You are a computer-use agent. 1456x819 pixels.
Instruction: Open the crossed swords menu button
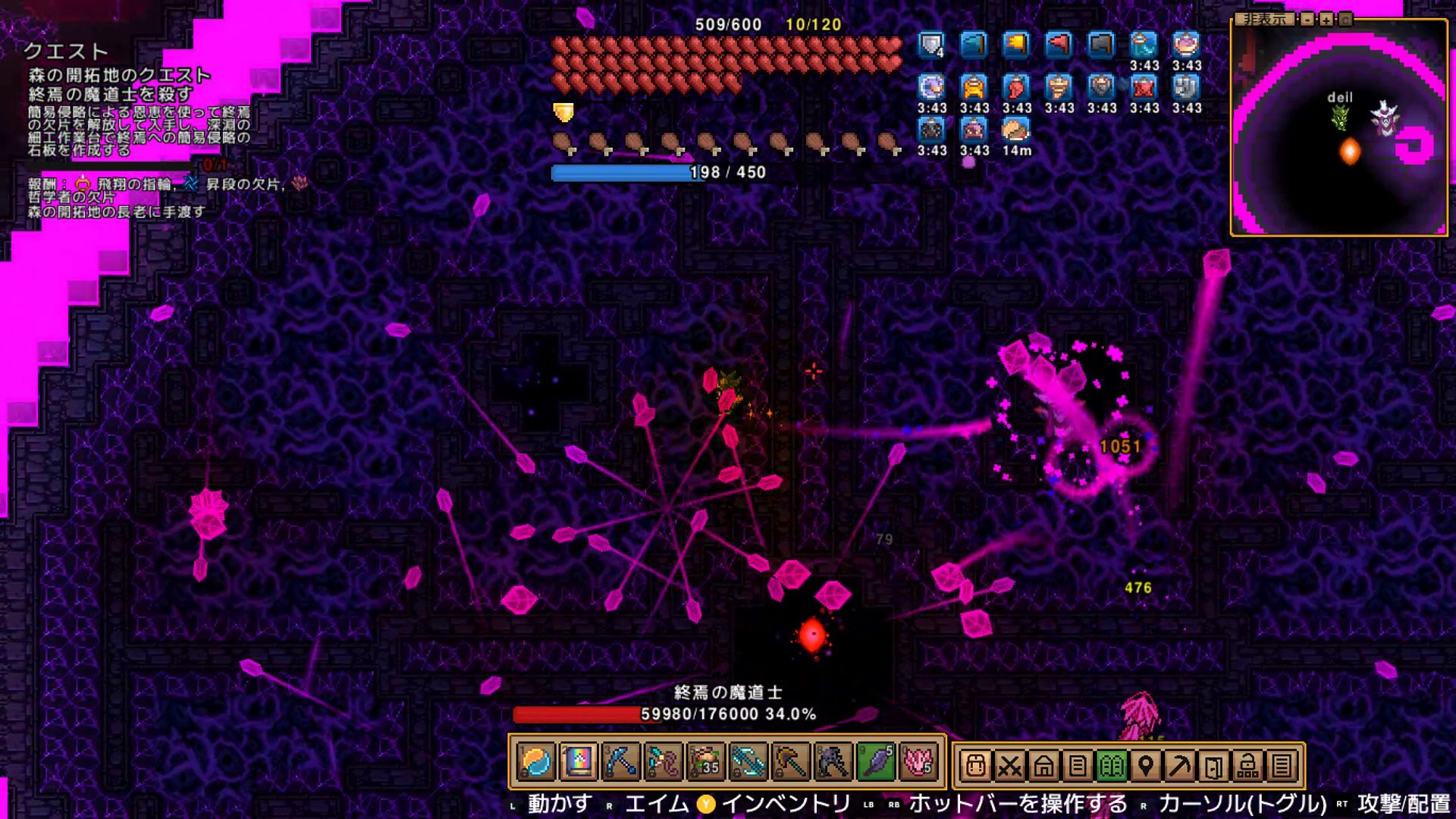[x=1009, y=766]
